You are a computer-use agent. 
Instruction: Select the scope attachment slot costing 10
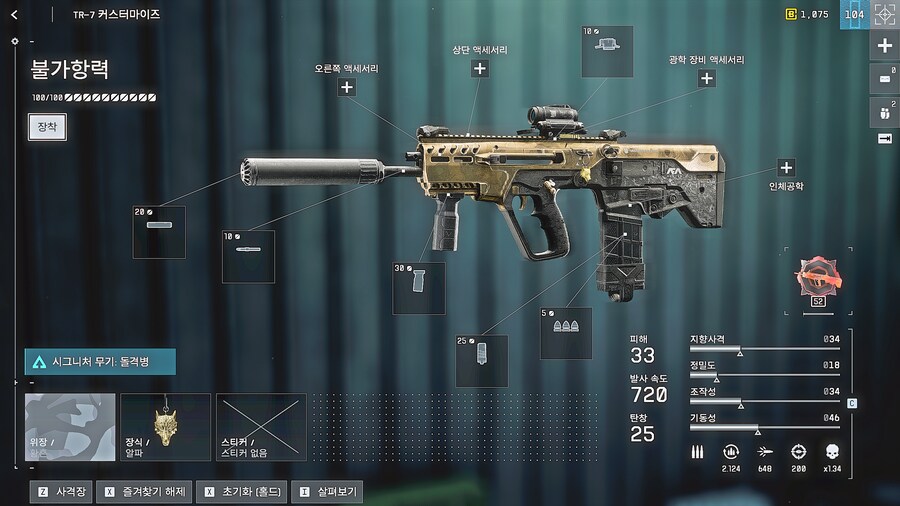pos(607,52)
